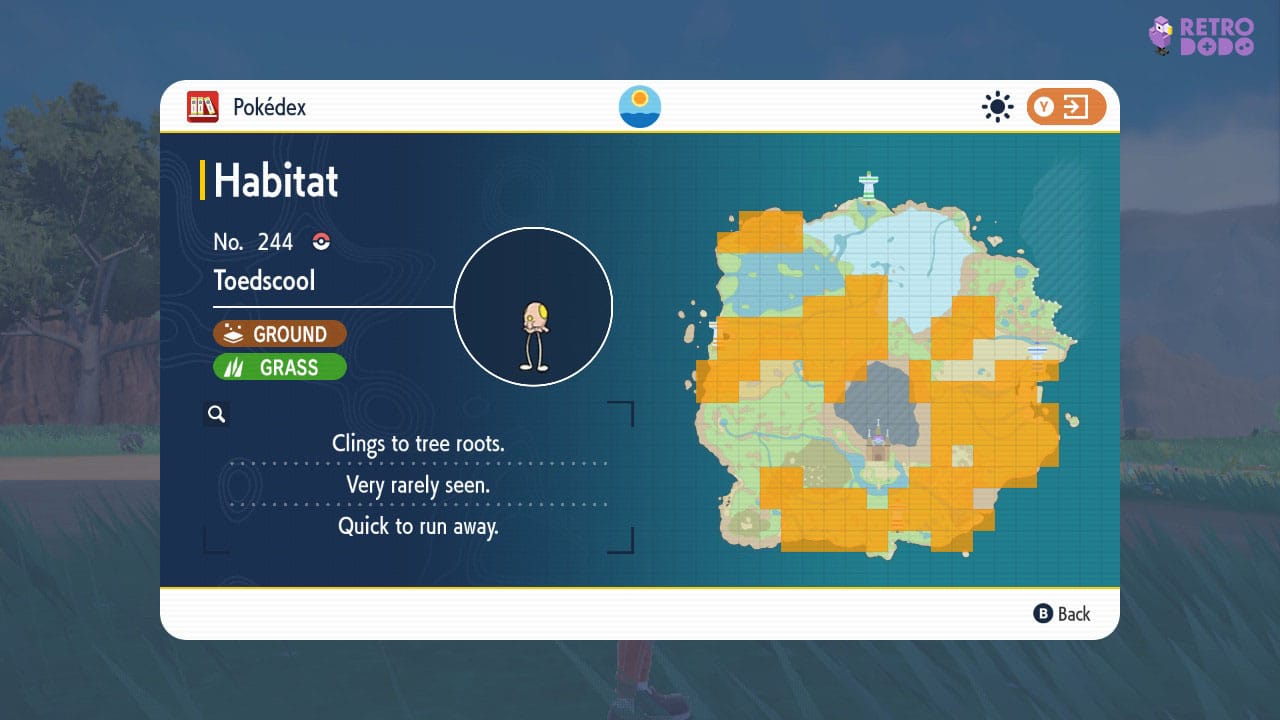Choose the Grass type badge

point(280,367)
